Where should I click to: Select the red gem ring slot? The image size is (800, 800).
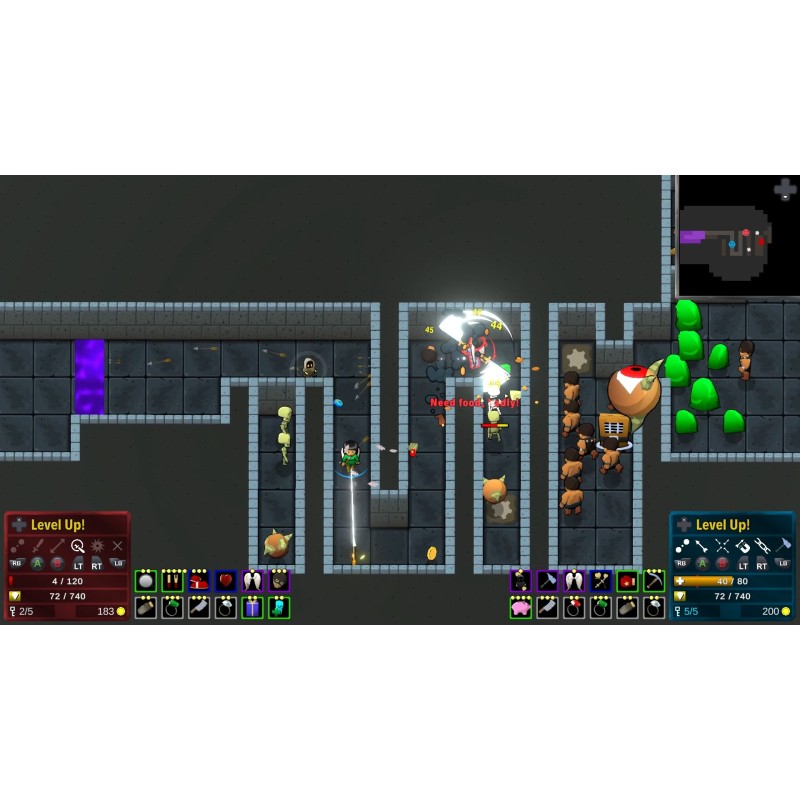[x=574, y=608]
